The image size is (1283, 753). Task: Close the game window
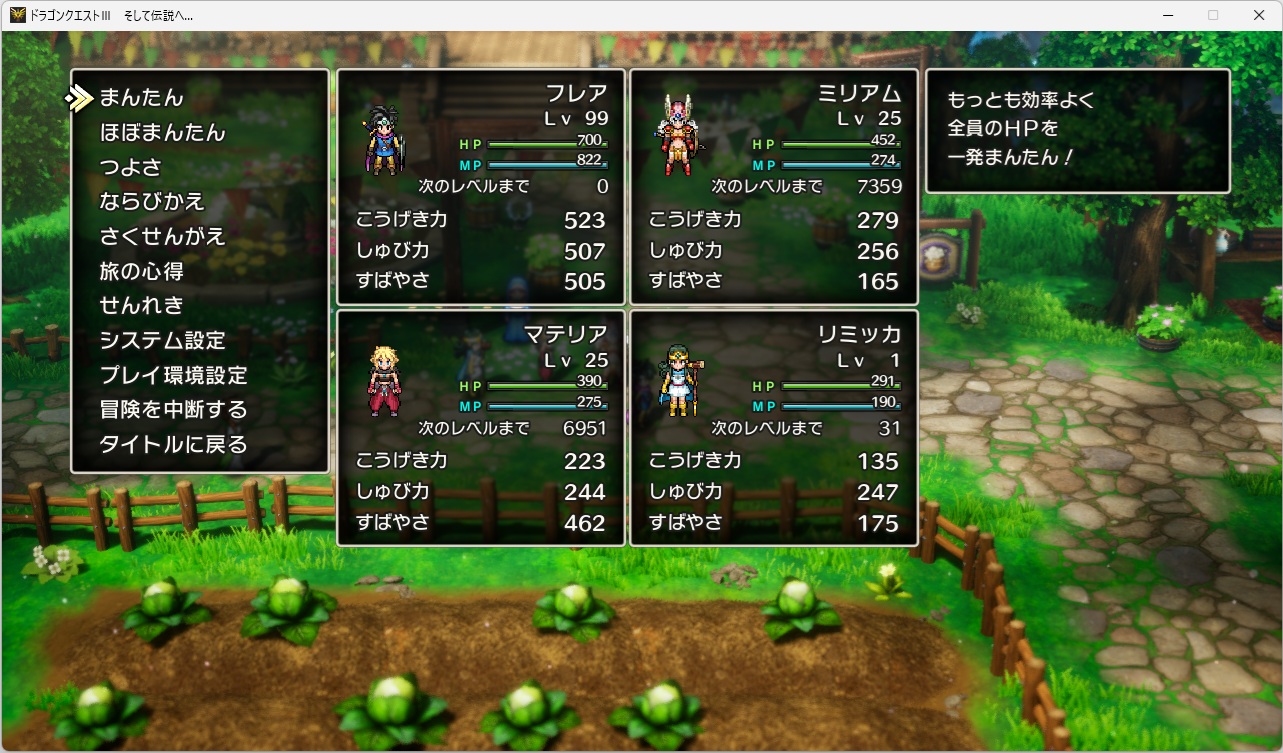tap(1259, 15)
